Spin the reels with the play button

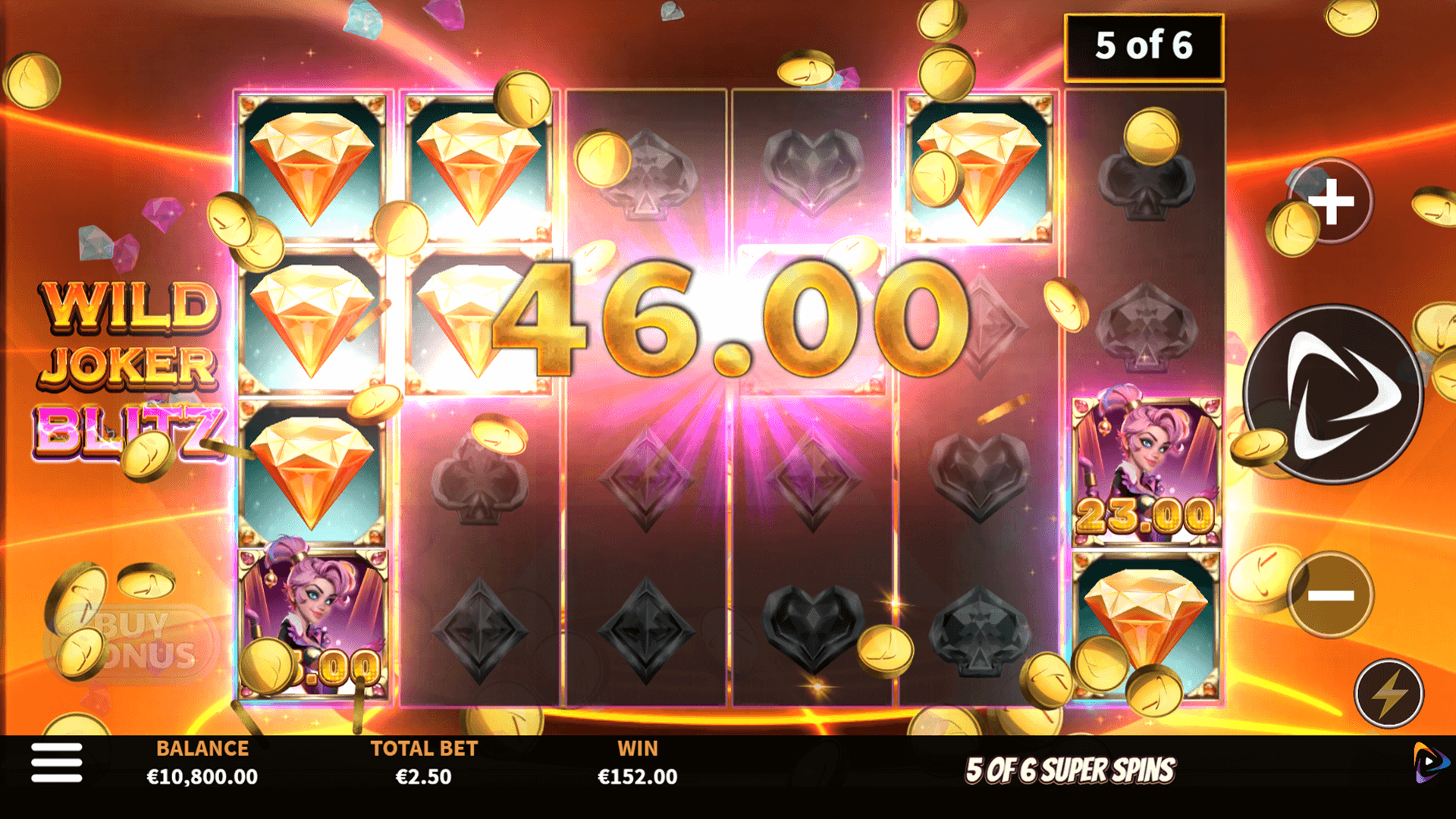pyautogui.click(x=1332, y=394)
